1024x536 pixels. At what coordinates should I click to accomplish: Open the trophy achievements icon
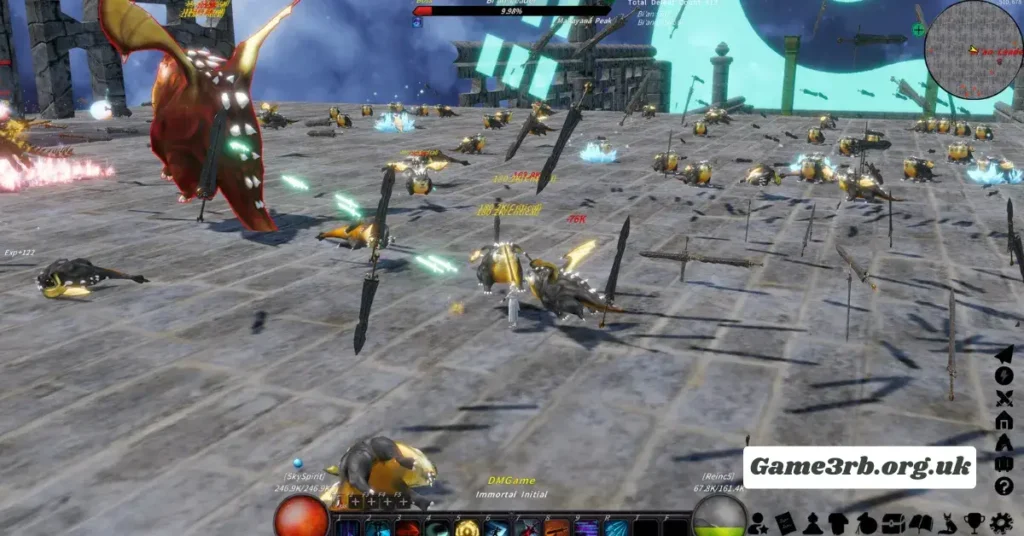tap(974, 522)
